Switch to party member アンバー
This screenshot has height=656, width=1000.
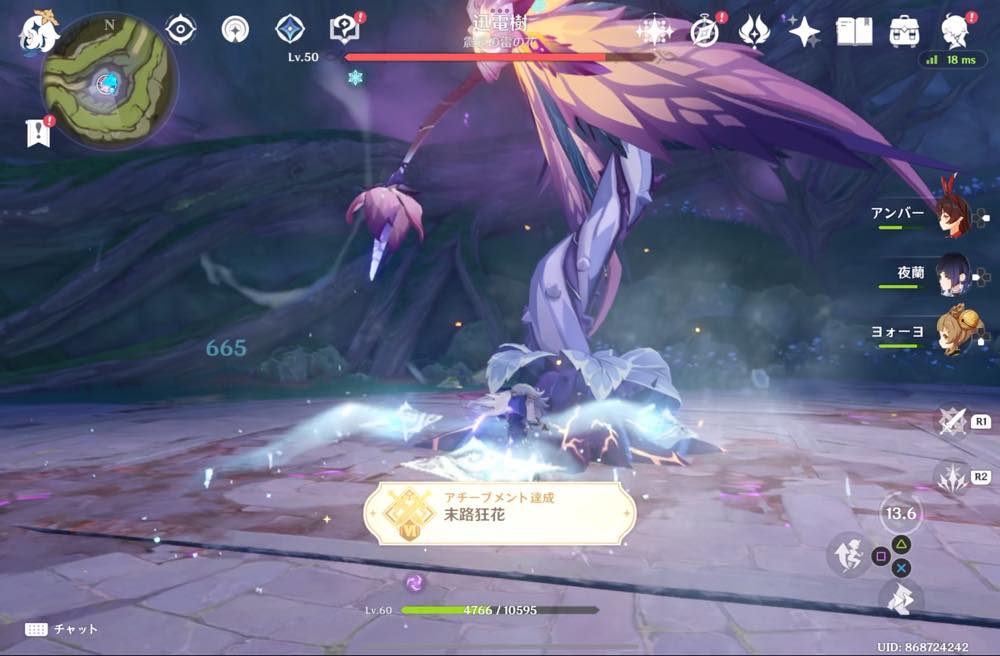pos(952,215)
